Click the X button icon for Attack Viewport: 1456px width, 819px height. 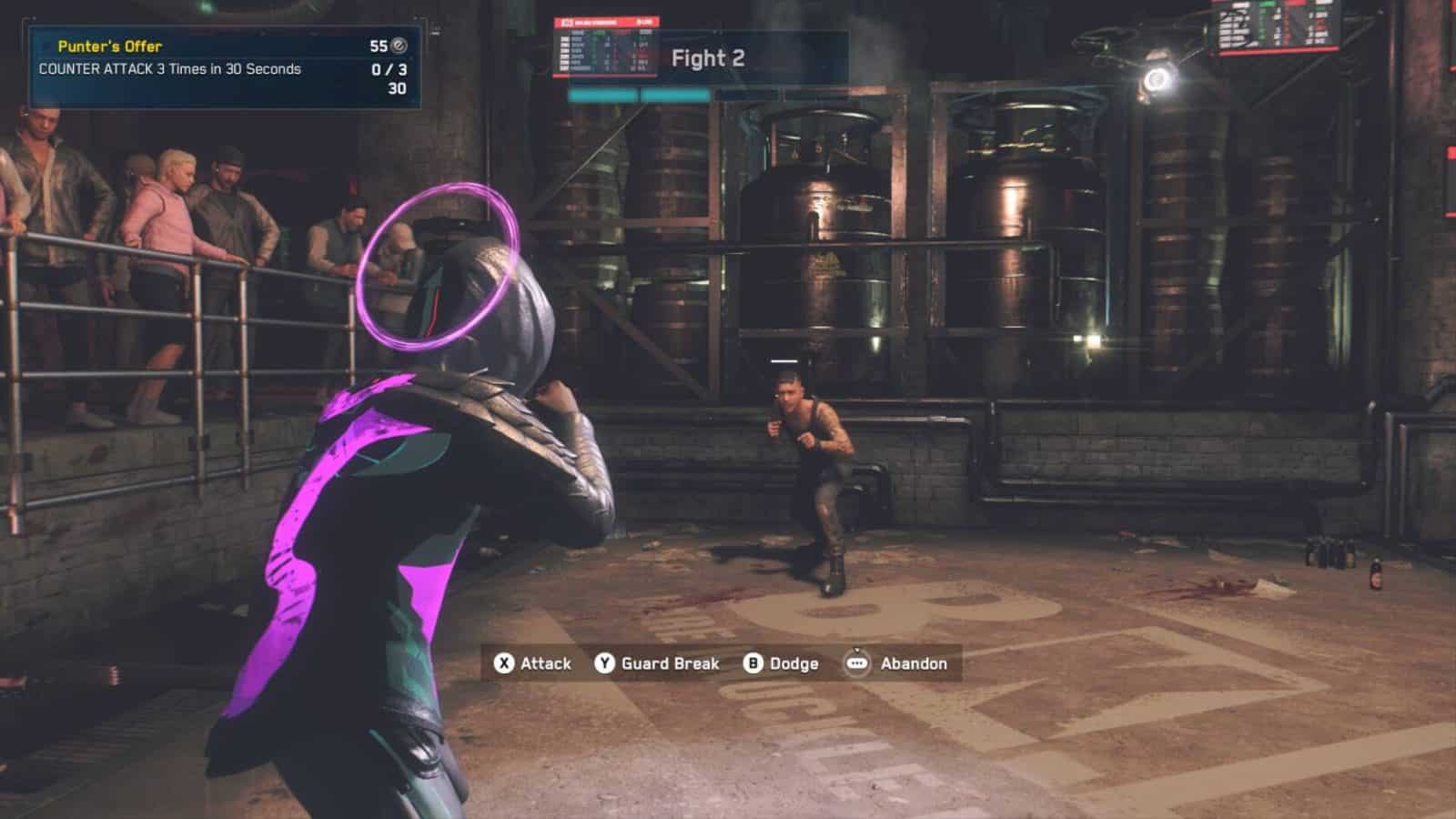point(501,664)
